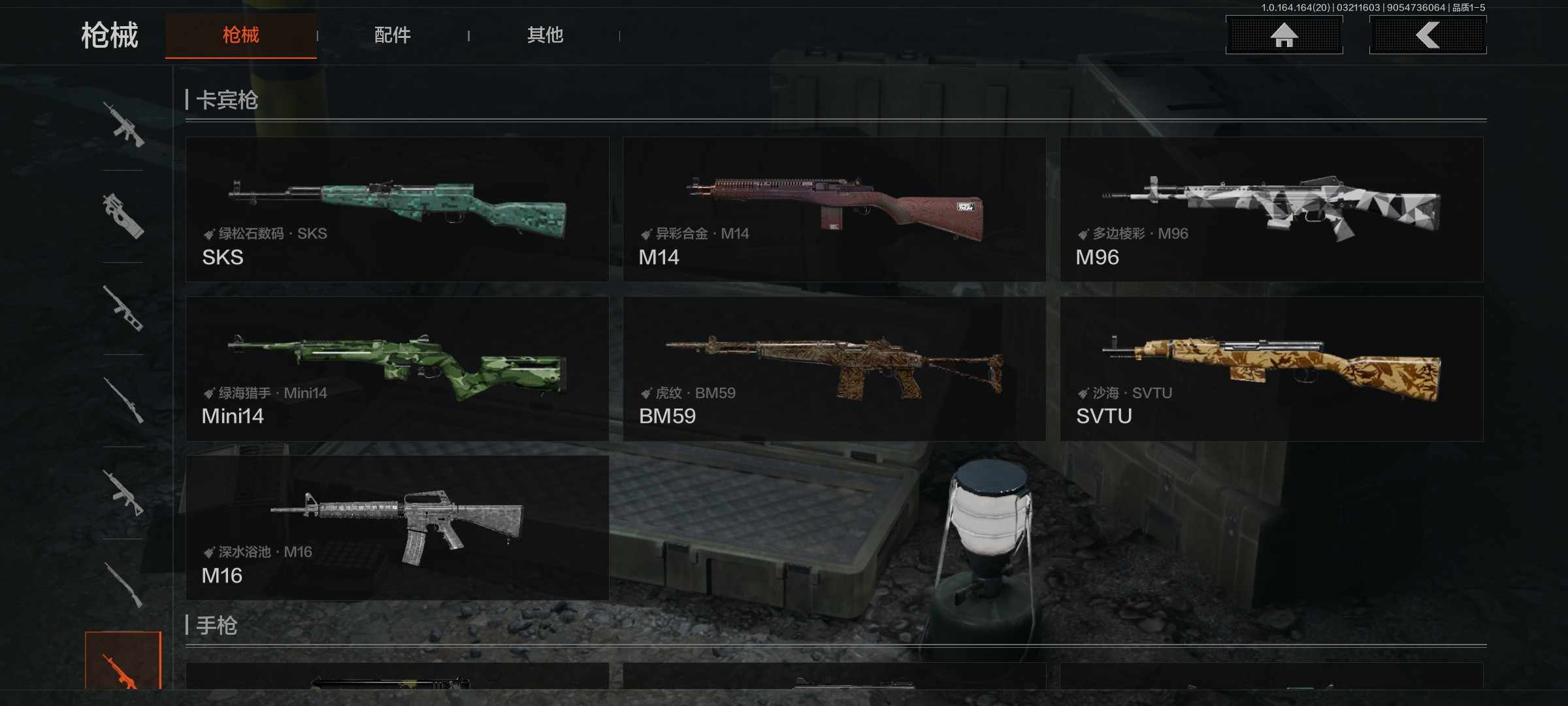Image resolution: width=1568 pixels, height=706 pixels.
Task: Switch to the 其他 tab
Action: (545, 35)
